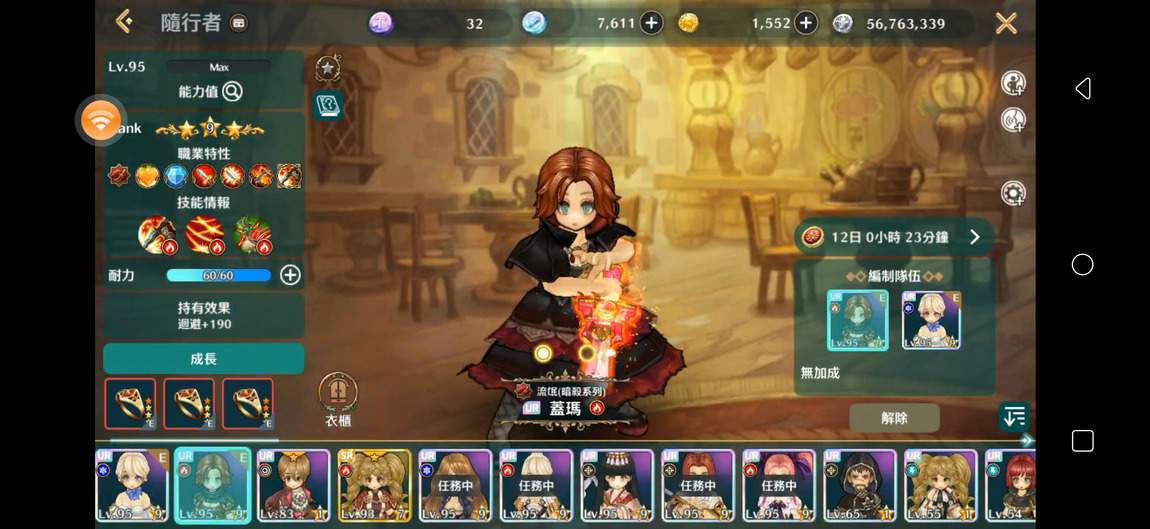The height and width of the screenshot is (529, 1150).
Task: Go back with the arrow button
Action: 124,21
